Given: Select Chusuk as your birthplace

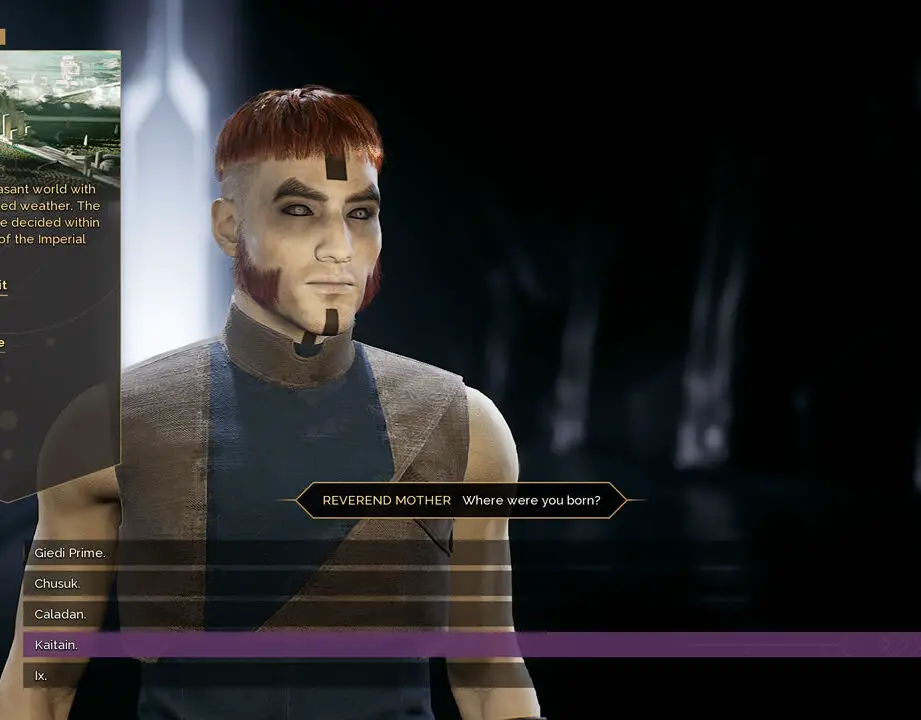Looking at the screenshot, I should [58, 583].
